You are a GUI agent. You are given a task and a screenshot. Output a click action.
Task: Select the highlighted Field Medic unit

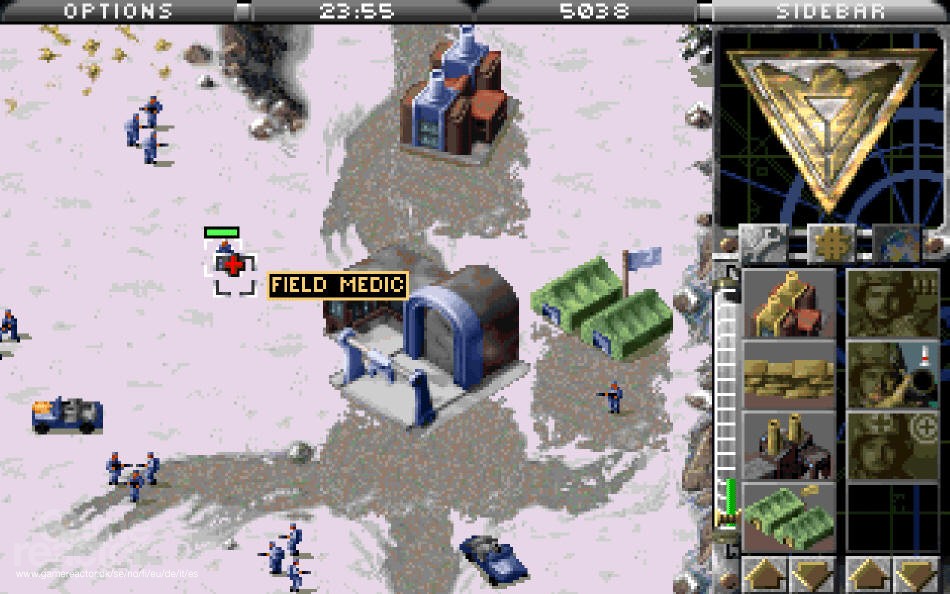(231, 265)
